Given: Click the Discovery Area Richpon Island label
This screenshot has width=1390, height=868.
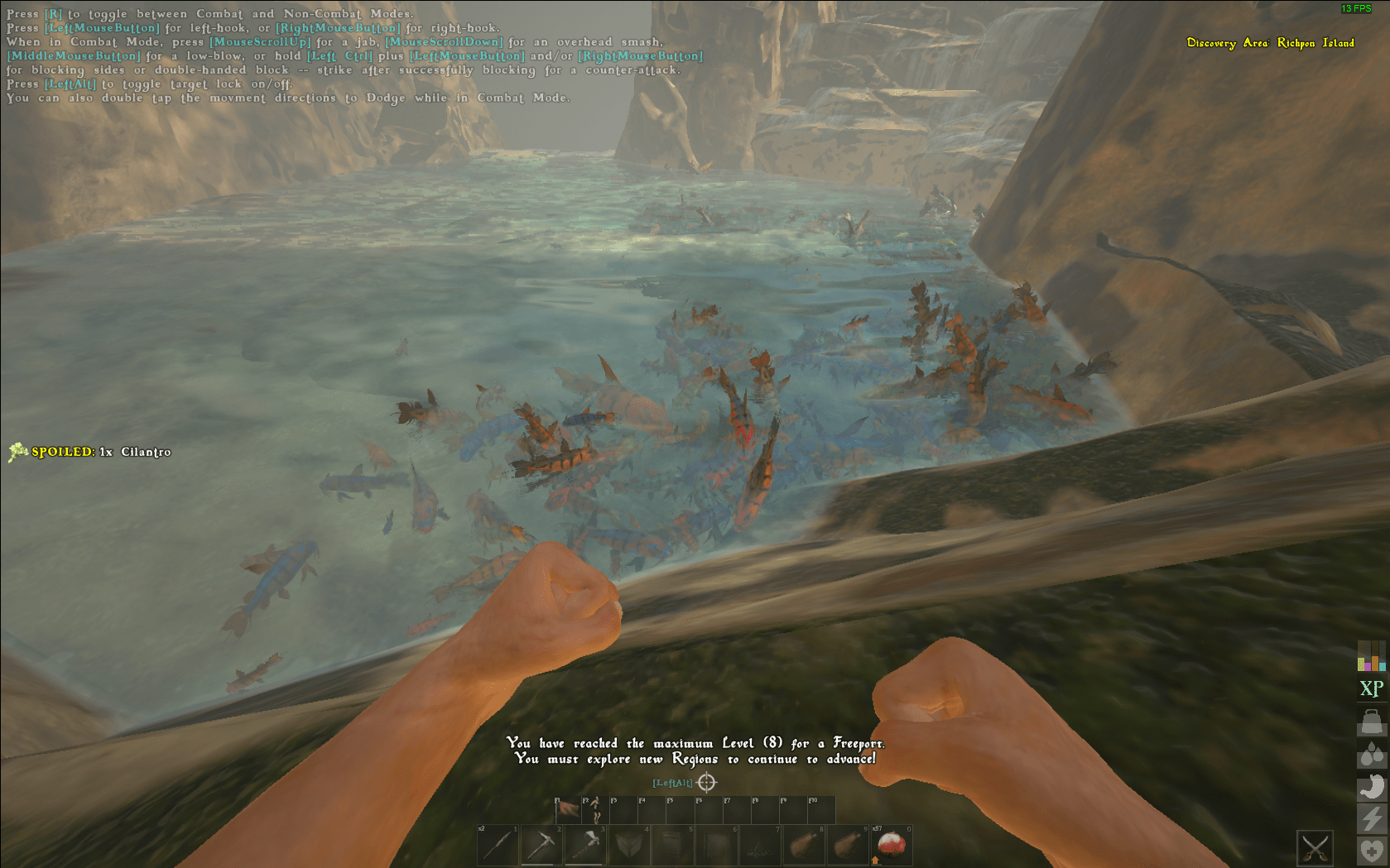Looking at the screenshot, I should (x=1271, y=43).
